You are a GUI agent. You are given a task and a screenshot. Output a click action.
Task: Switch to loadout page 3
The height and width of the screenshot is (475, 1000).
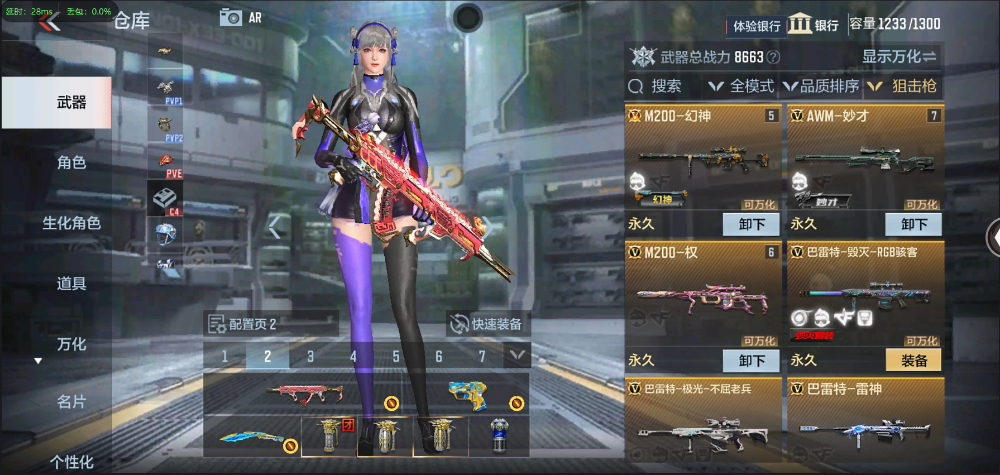point(310,356)
